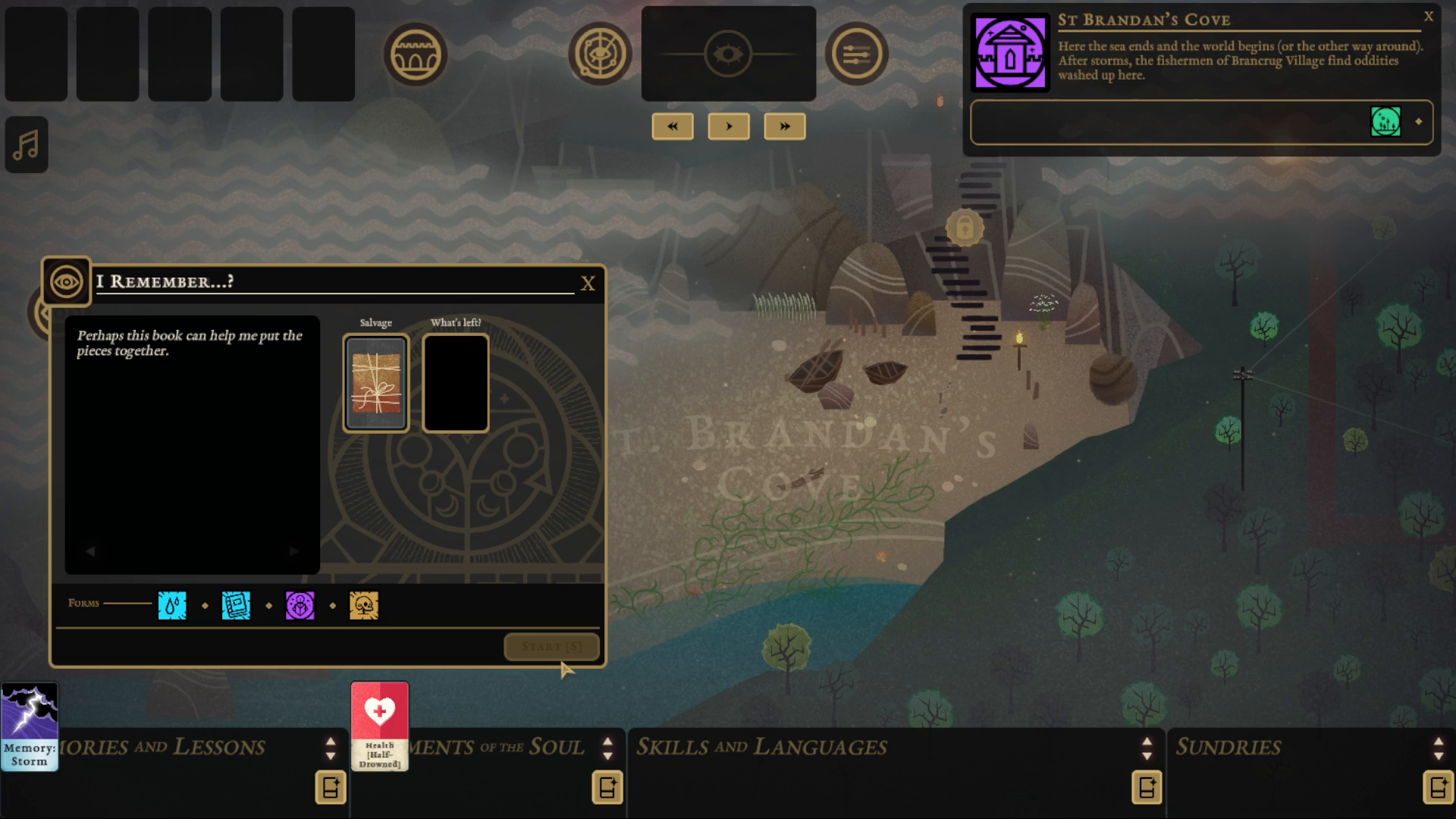This screenshot has height=819, width=1456.
Task: Click the eye icon on the I Remember dialog
Action: (66, 281)
